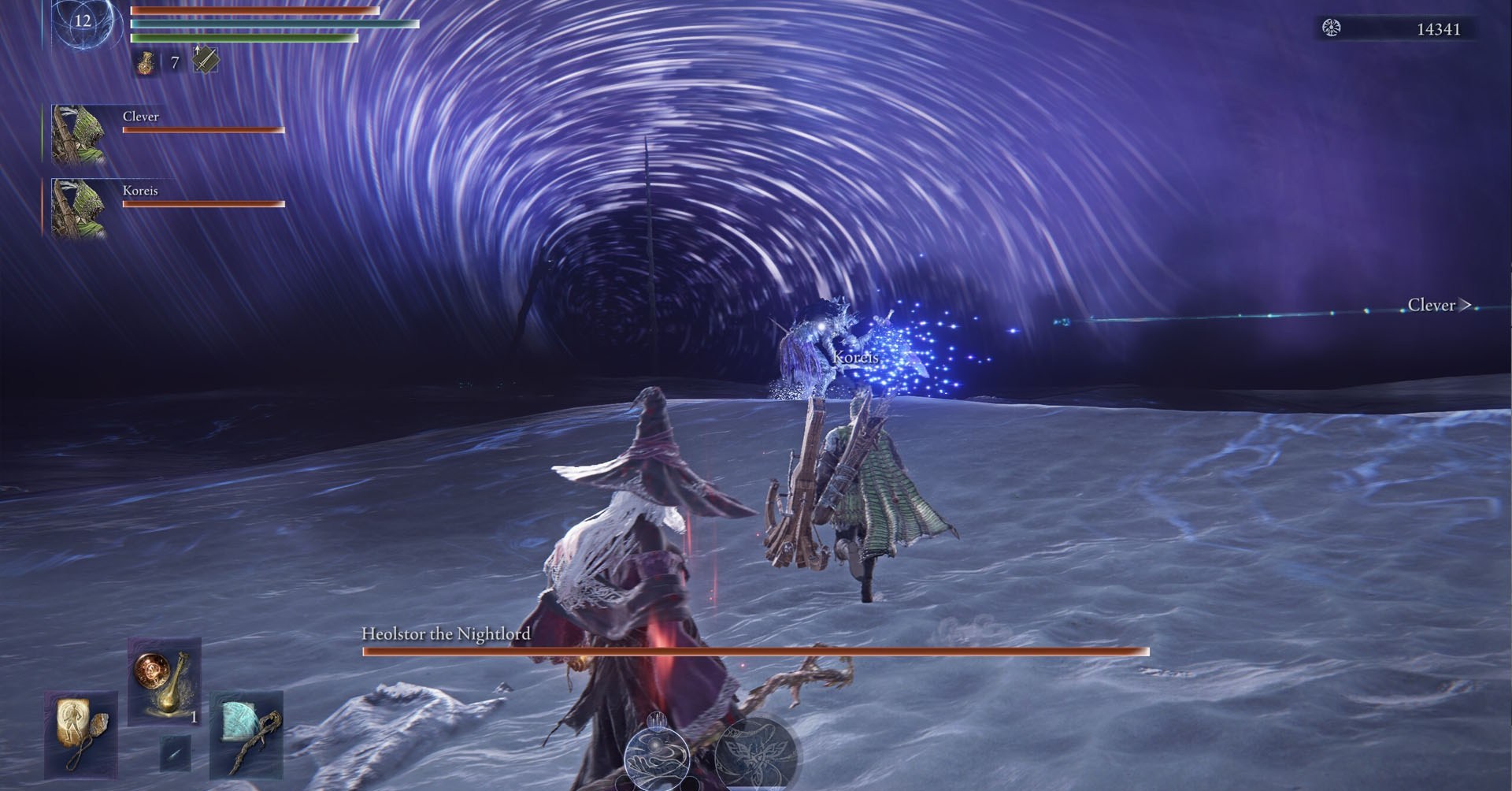Screen dimensions: 1512x791
Task: Click the small dagger item slot
Action: pos(175,753)
